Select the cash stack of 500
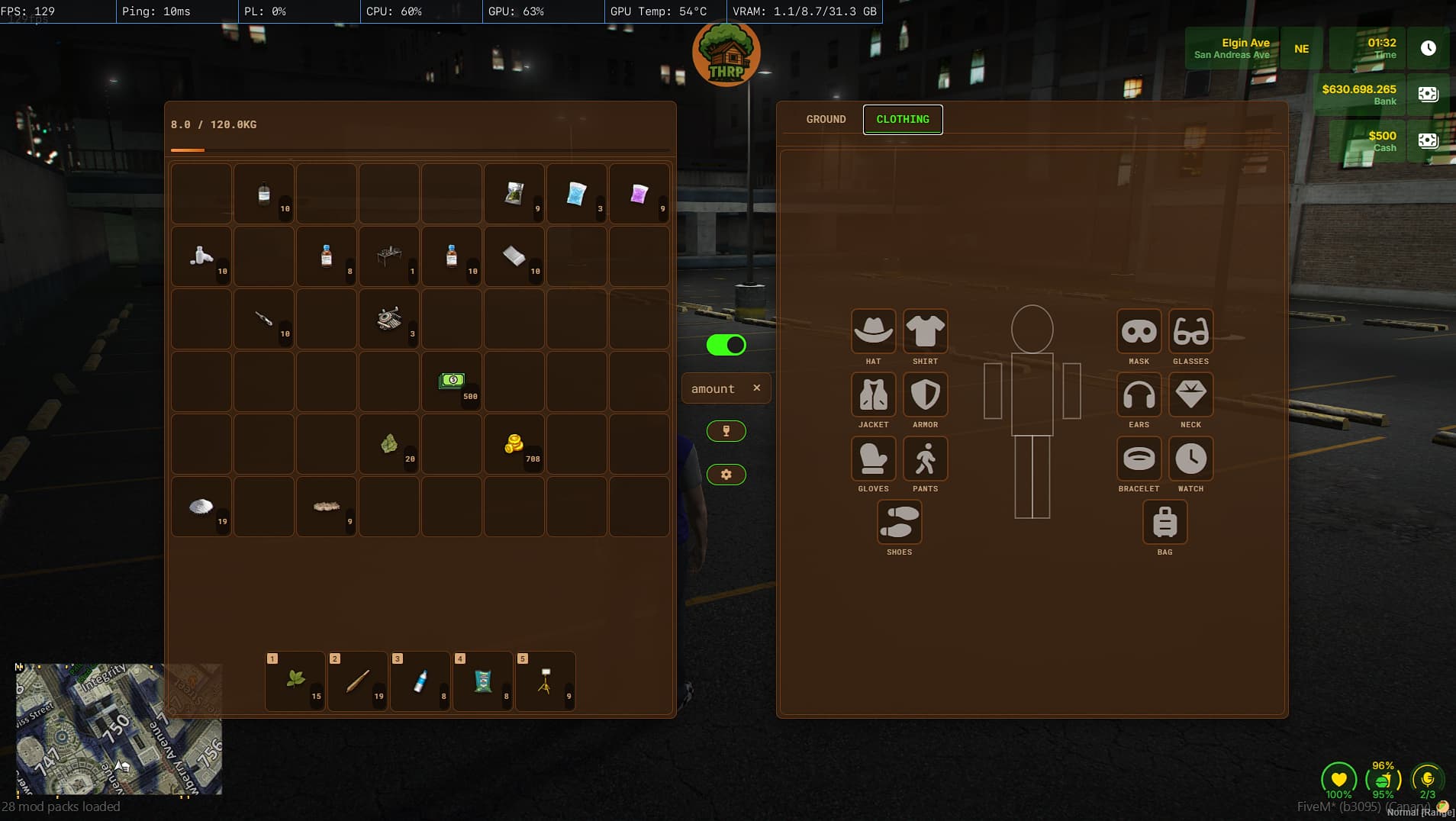This screenshot has width=1456, height=821. 452,382
